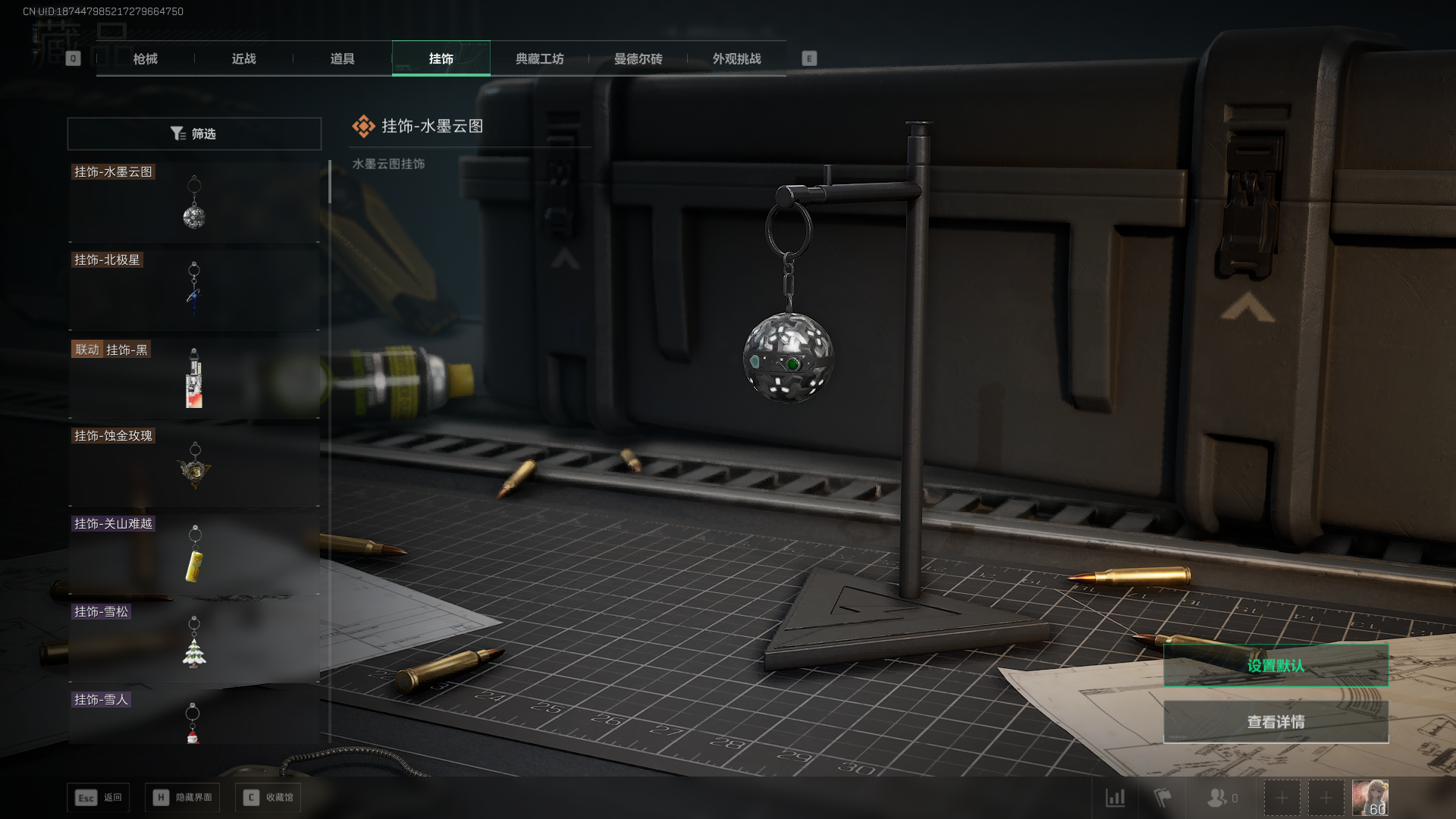1456x819 pixels.
Task: Go to the 典藏工坊 tab
Action: click(539, 58)
